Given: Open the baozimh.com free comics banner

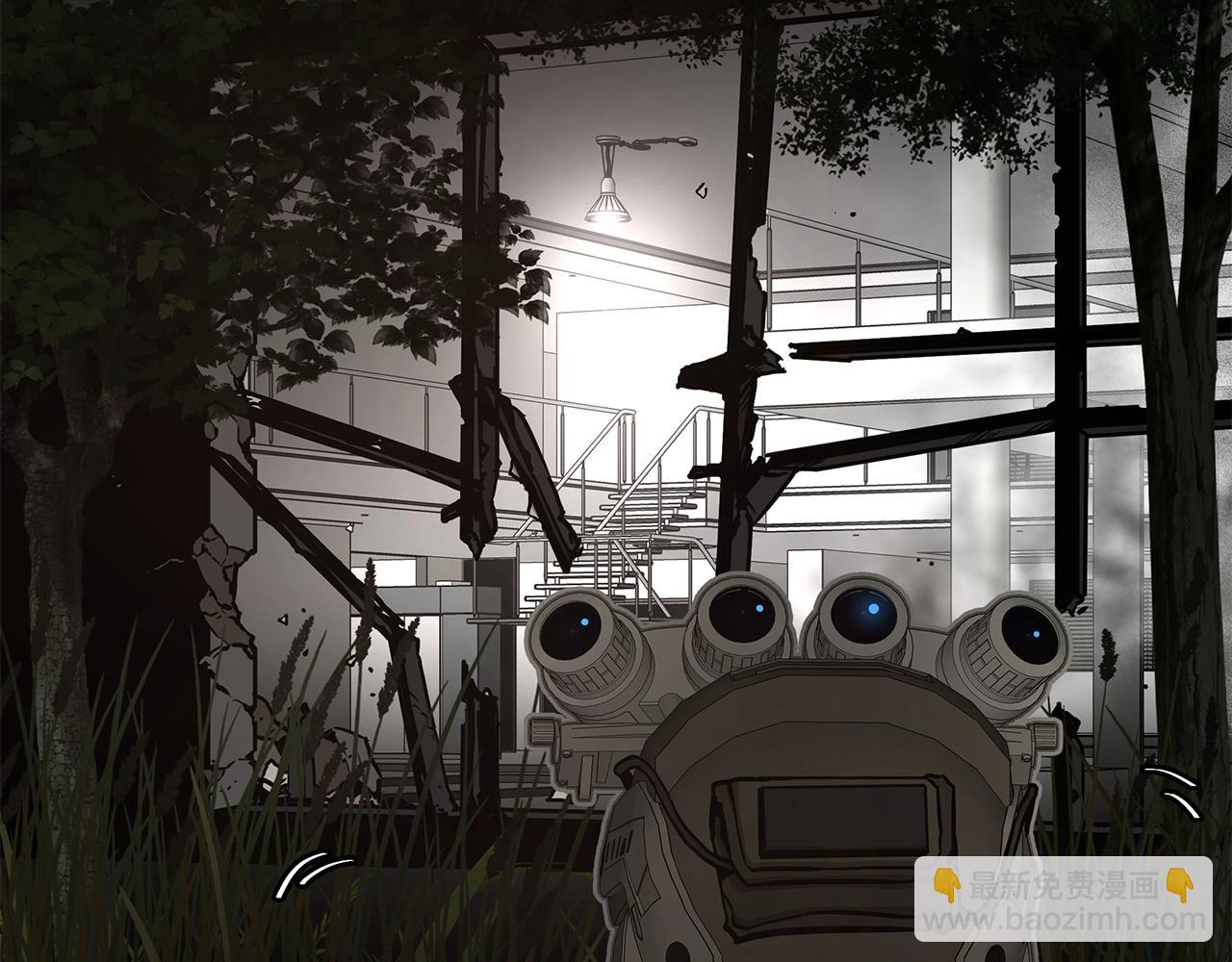Looking at the screenshot, I should coord(1063,899).
